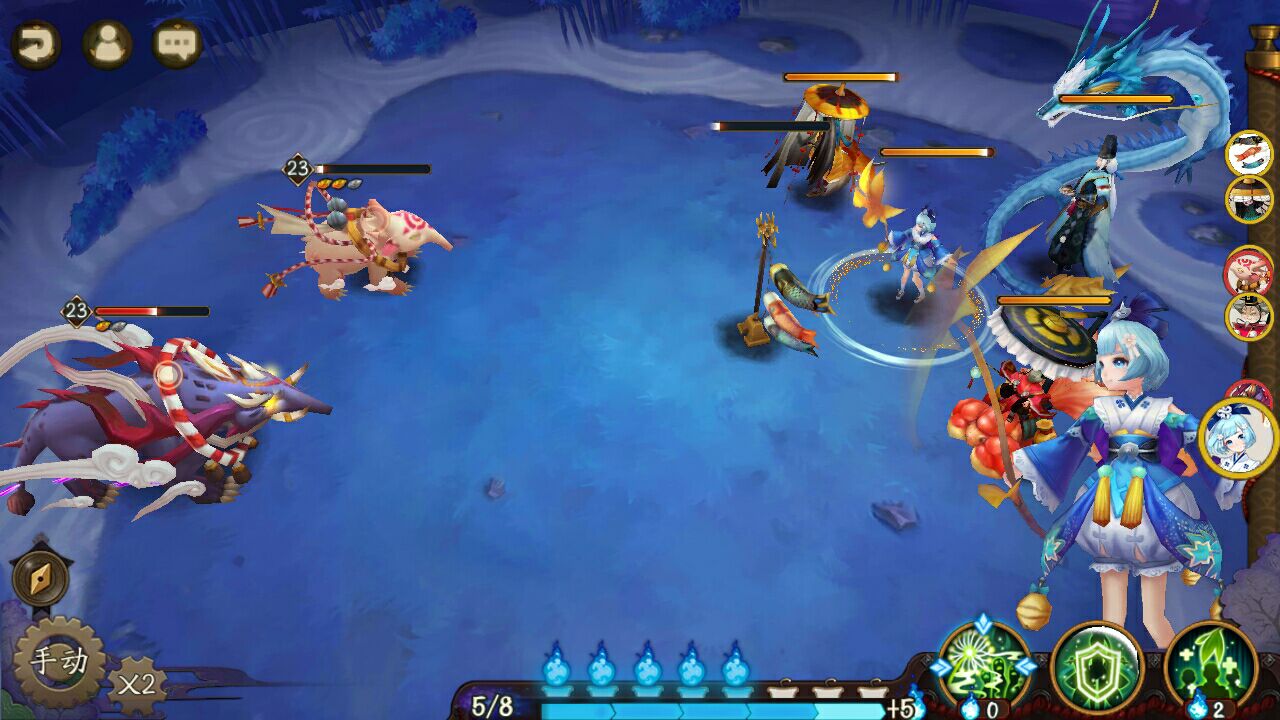Screen dimensions: 1280x720
Task: Tap the back arrow button
Action: click(36, 44)
